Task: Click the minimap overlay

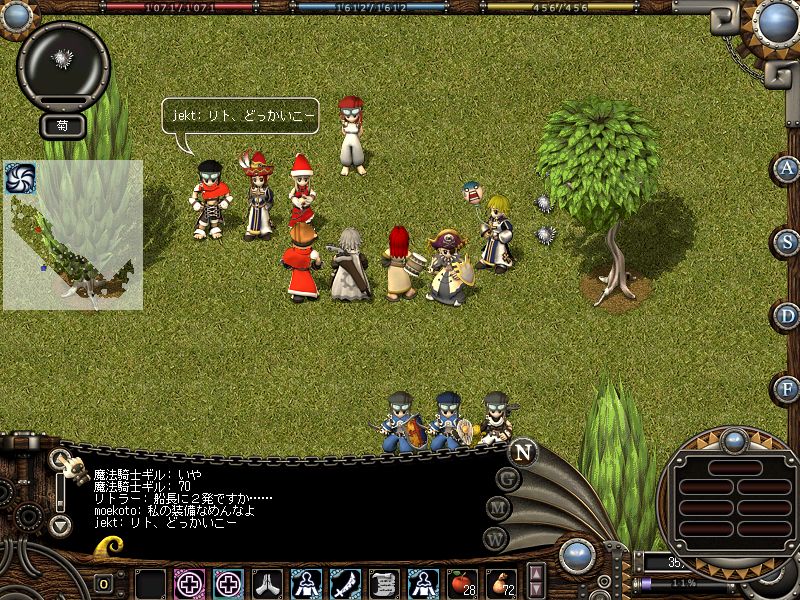Action: click(x=73, y=236)
